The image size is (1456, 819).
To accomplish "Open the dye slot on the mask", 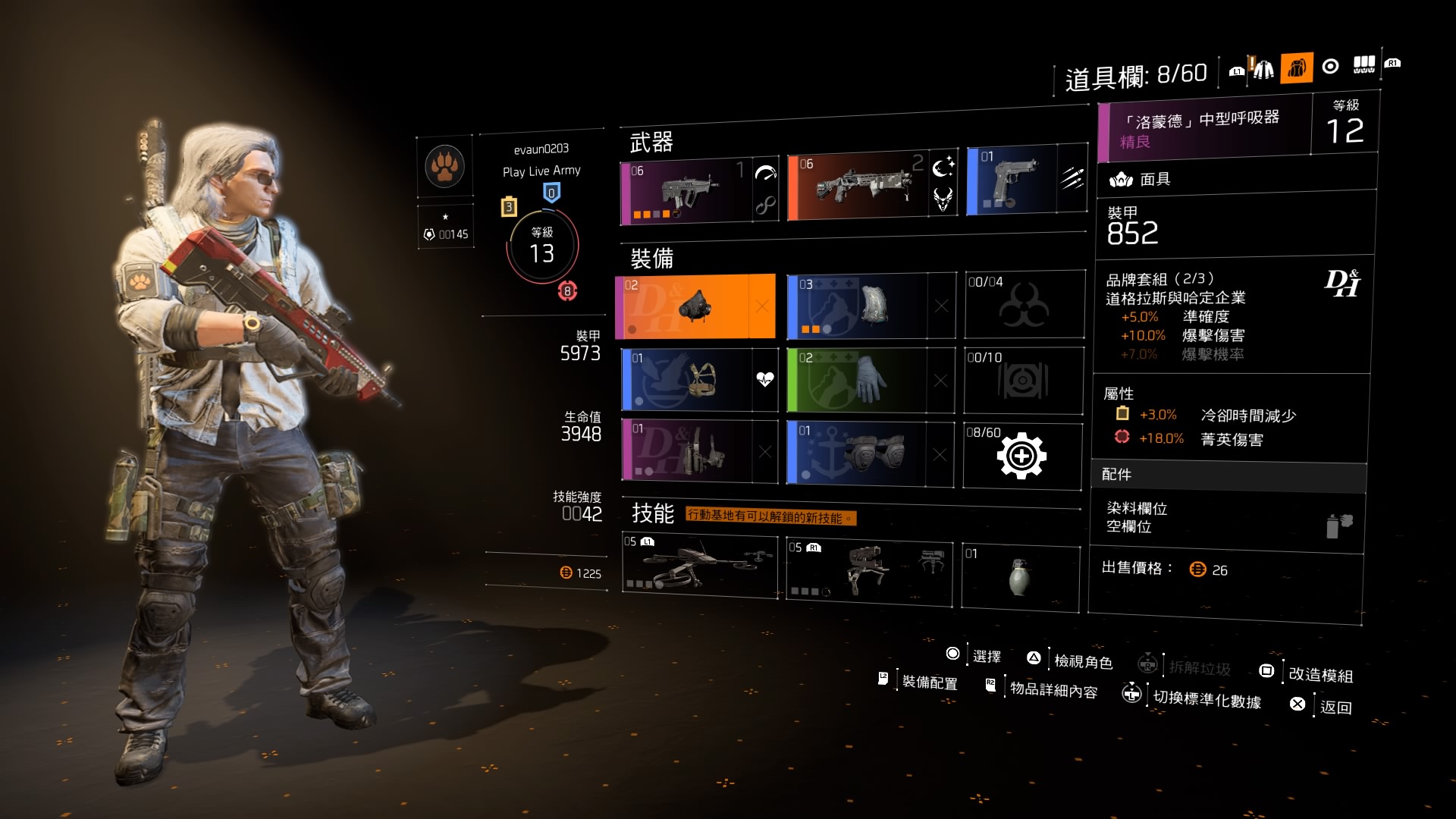I will tap(1227, 518).
